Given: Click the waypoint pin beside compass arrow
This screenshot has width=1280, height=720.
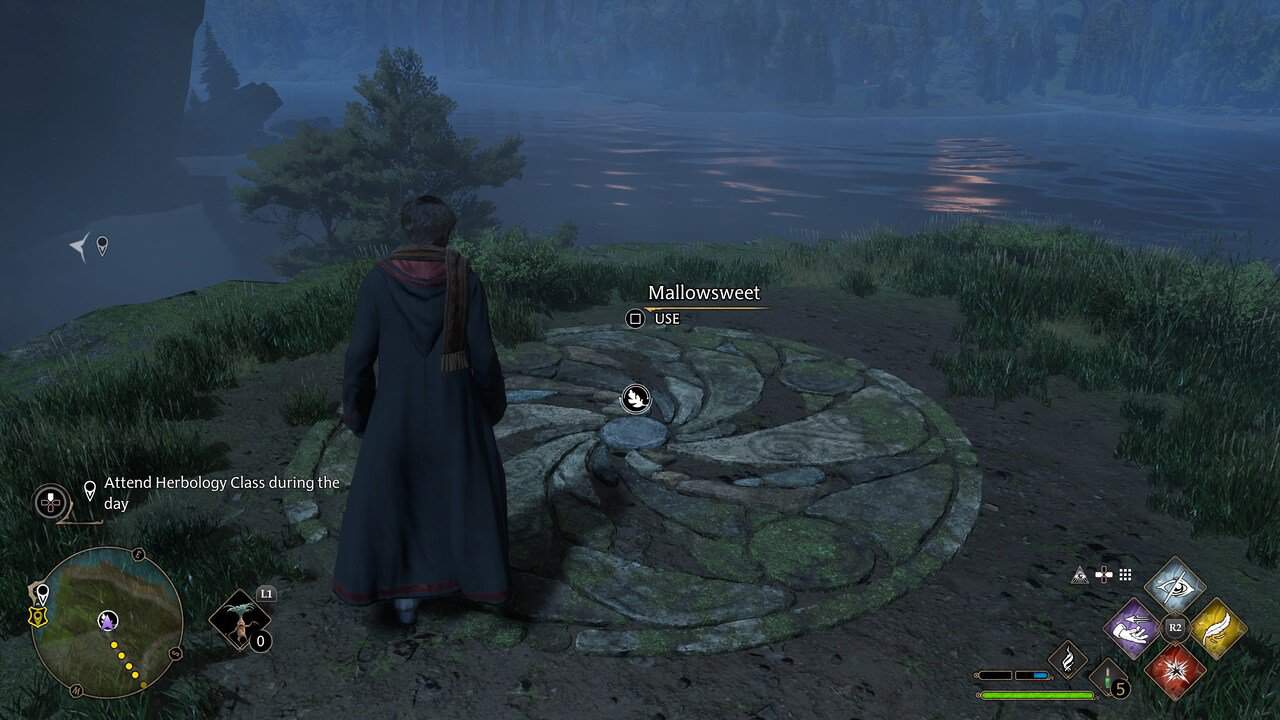Looking at the screenshot, I should point(101,245).
